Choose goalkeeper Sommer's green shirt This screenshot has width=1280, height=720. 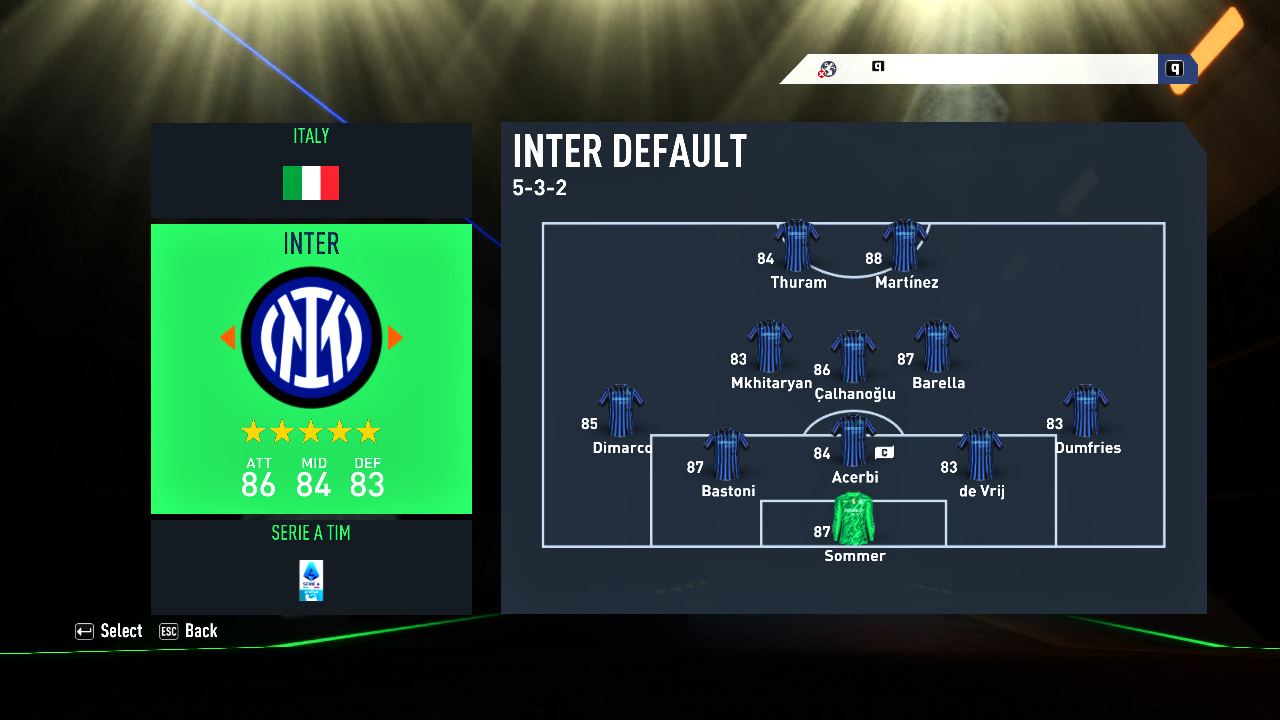[853, 518]
